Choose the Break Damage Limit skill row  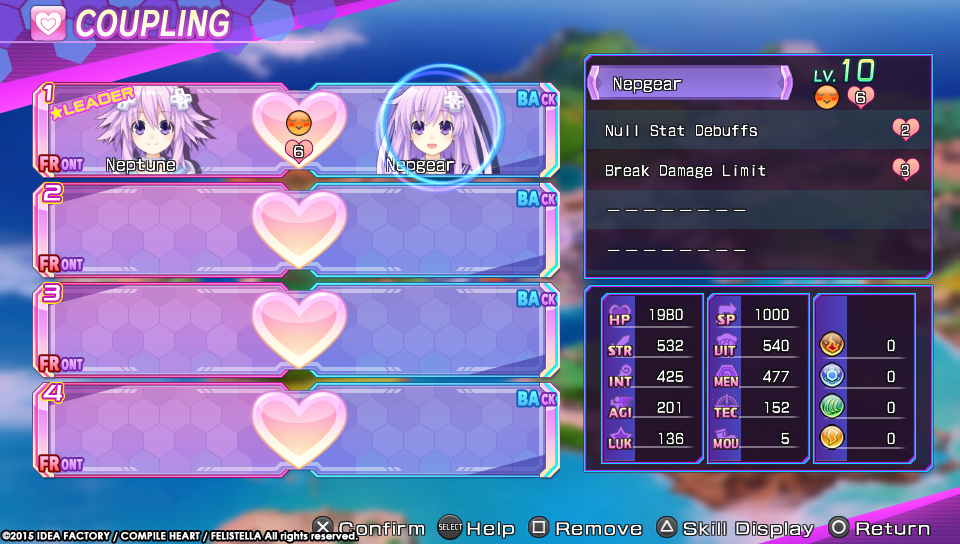coord(758,171)
